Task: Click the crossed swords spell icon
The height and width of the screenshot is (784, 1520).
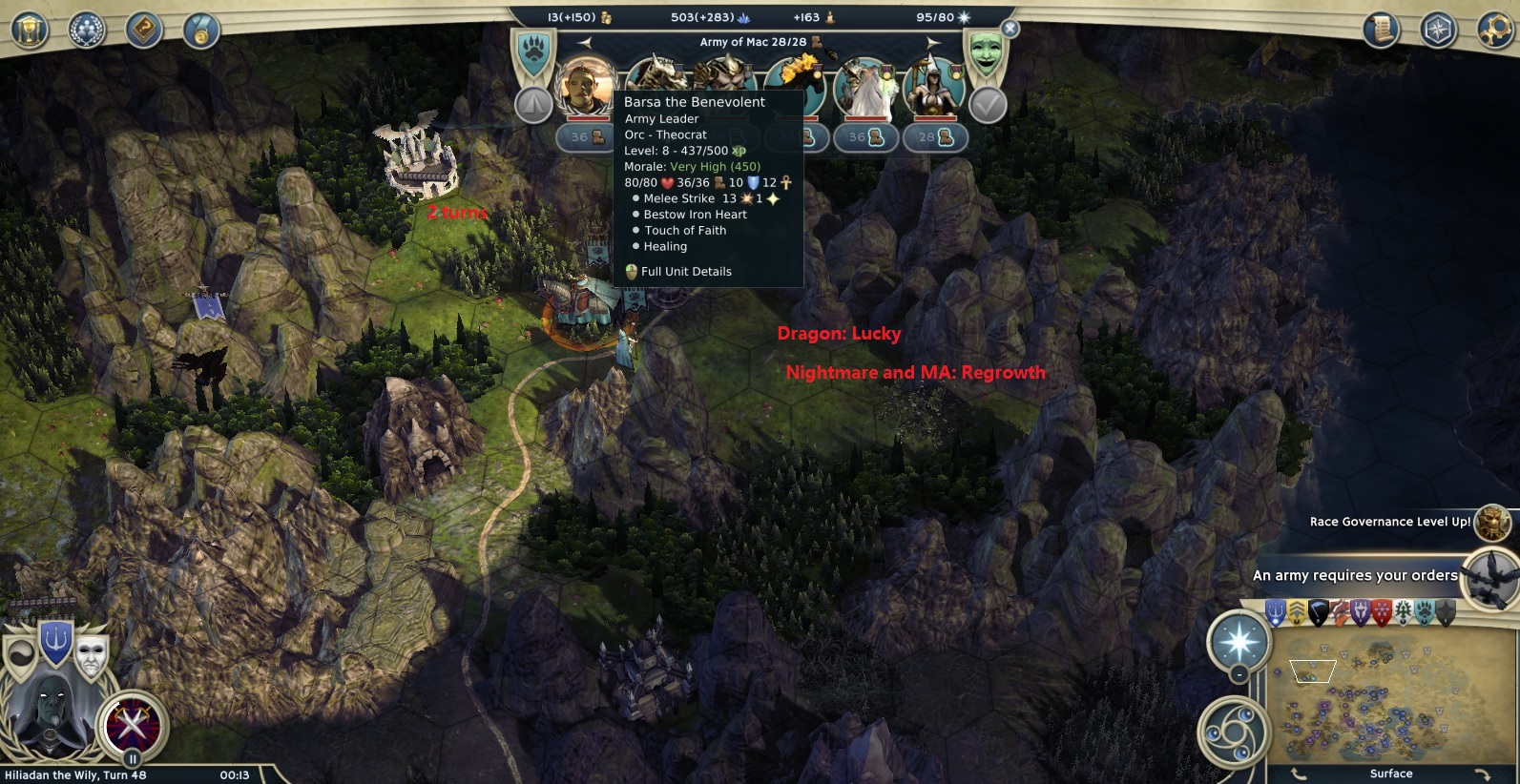Action: pos(135,725)
